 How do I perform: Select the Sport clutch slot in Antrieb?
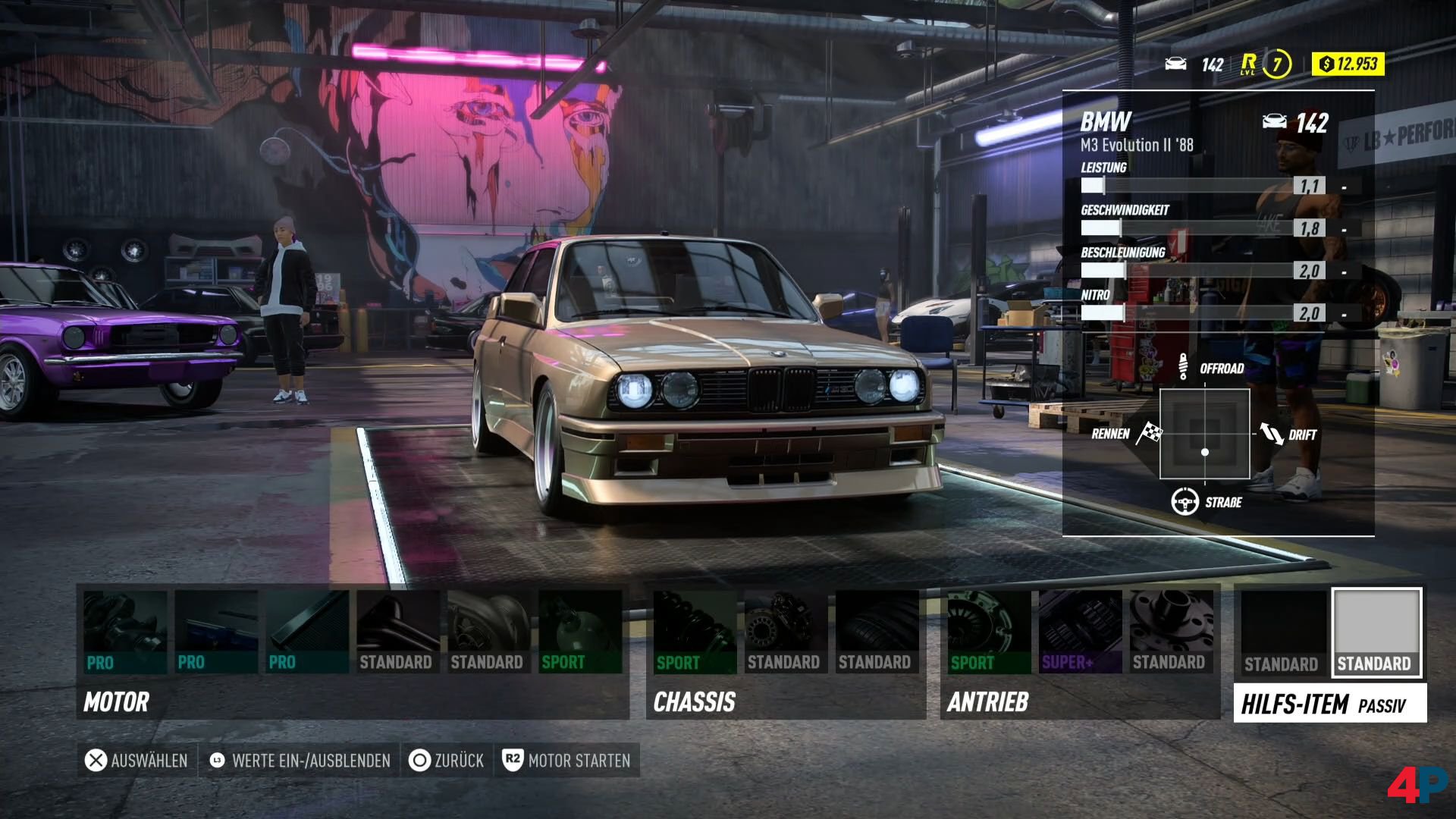[x=989, y=632]
